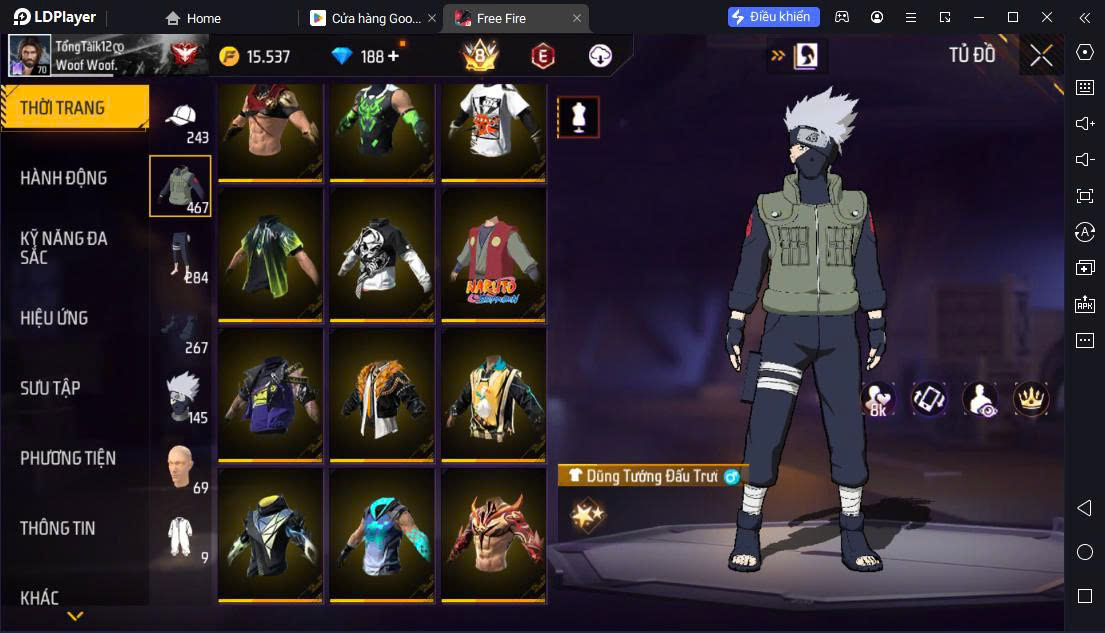Go to Phương Tiện vehicles section
Viewport: 1105px width, 633px height.
pos(68,458)
